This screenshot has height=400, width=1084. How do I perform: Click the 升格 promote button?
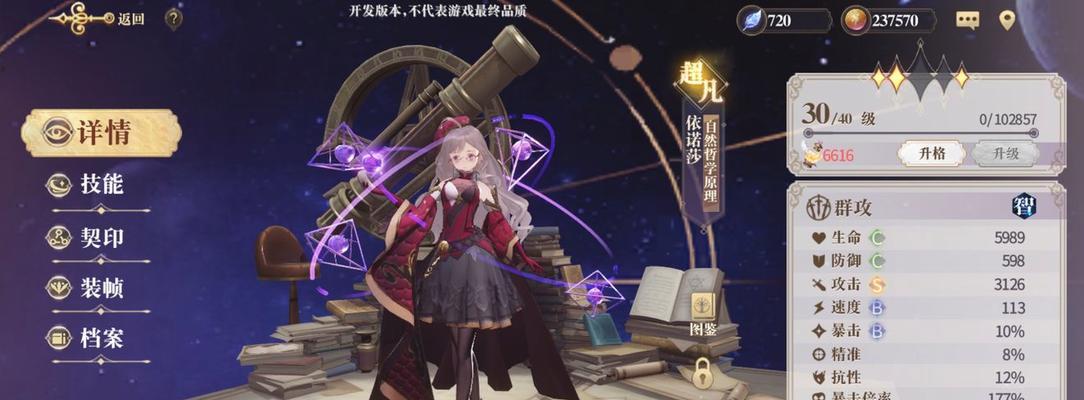coord(930,153)
